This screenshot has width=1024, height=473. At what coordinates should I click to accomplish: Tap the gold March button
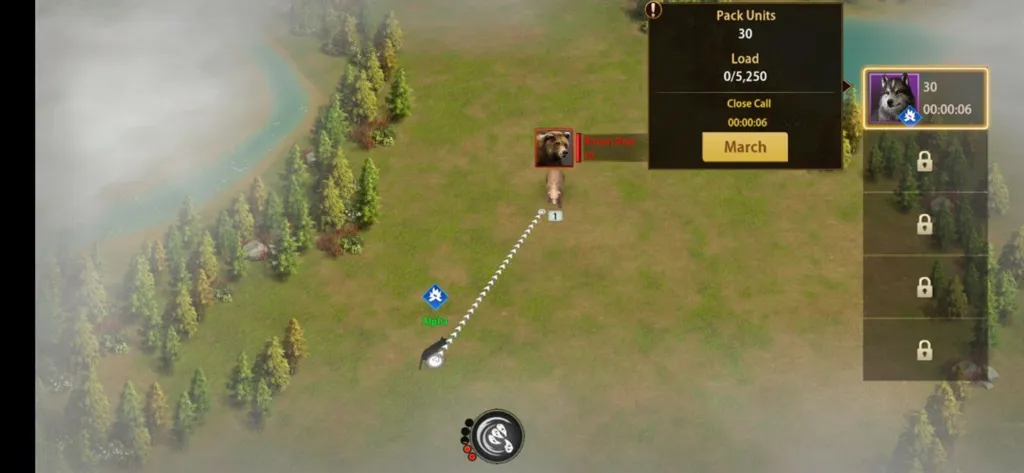pos(744,147)
